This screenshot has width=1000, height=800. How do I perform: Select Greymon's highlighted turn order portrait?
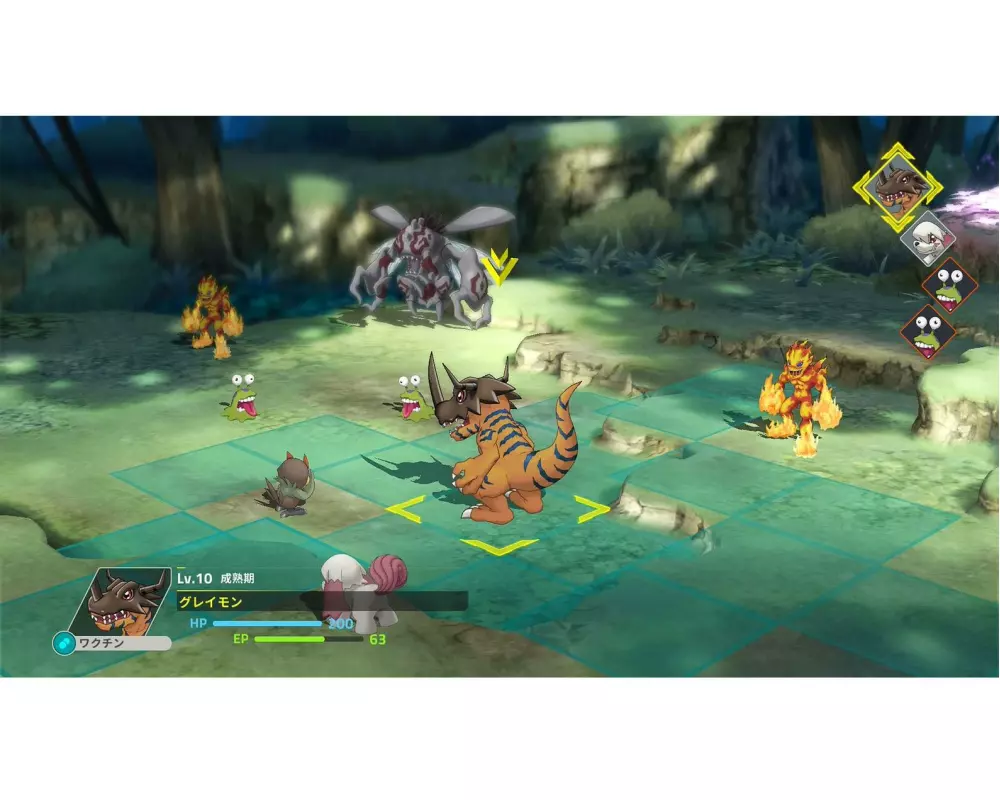[897, 186]
